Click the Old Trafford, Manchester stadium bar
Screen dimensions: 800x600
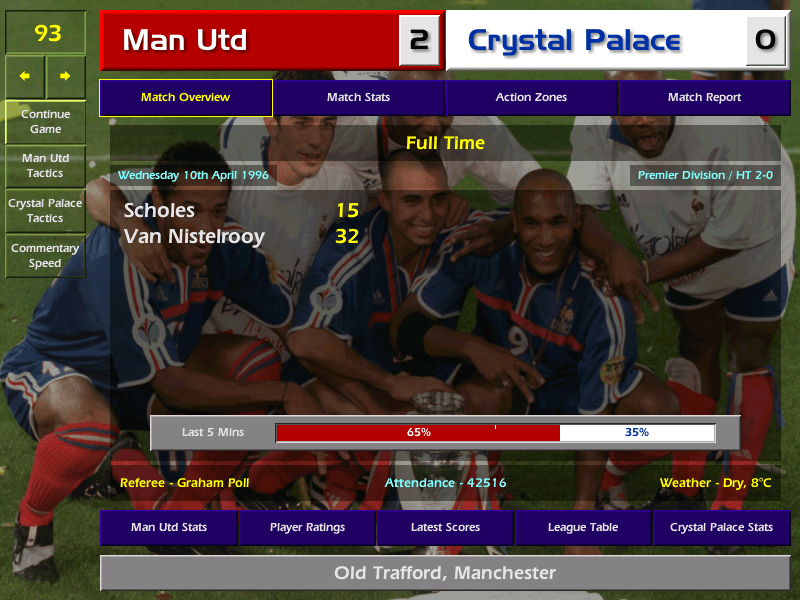[445, 573]
